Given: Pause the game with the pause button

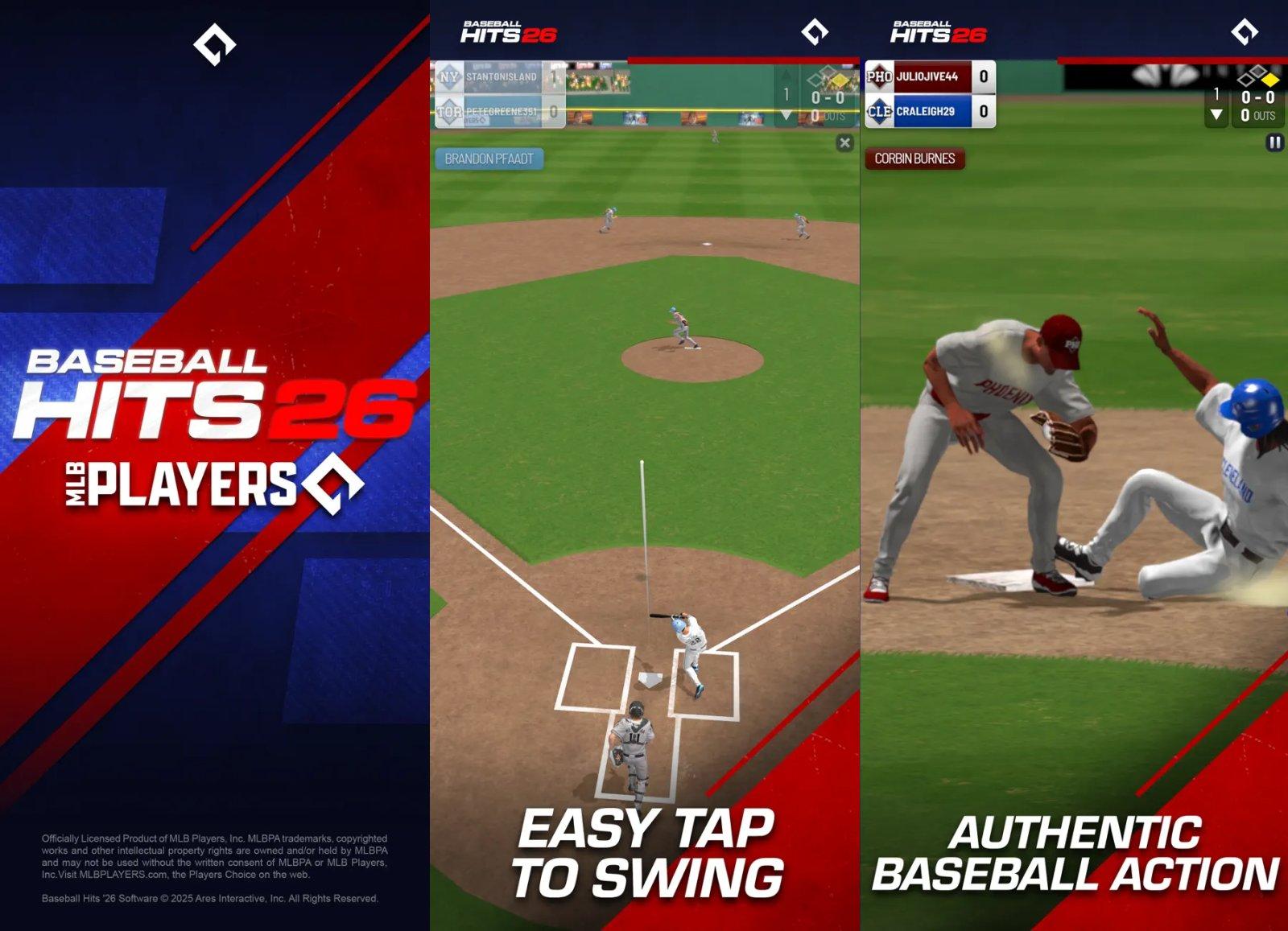Looking at the screenshot, I should (1275, 142).
